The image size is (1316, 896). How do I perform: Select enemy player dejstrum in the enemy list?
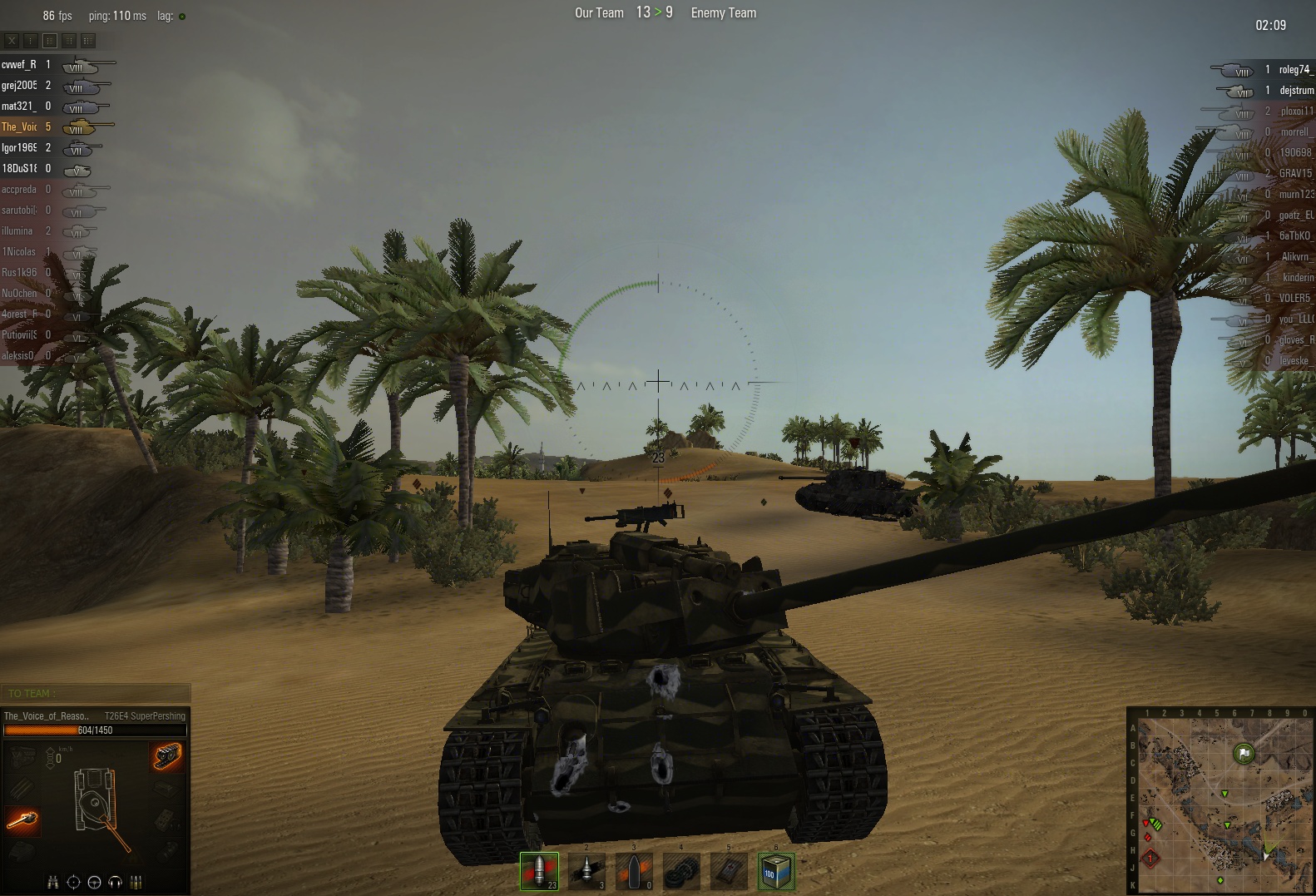pyautogui.click(x=1296, y=91)
